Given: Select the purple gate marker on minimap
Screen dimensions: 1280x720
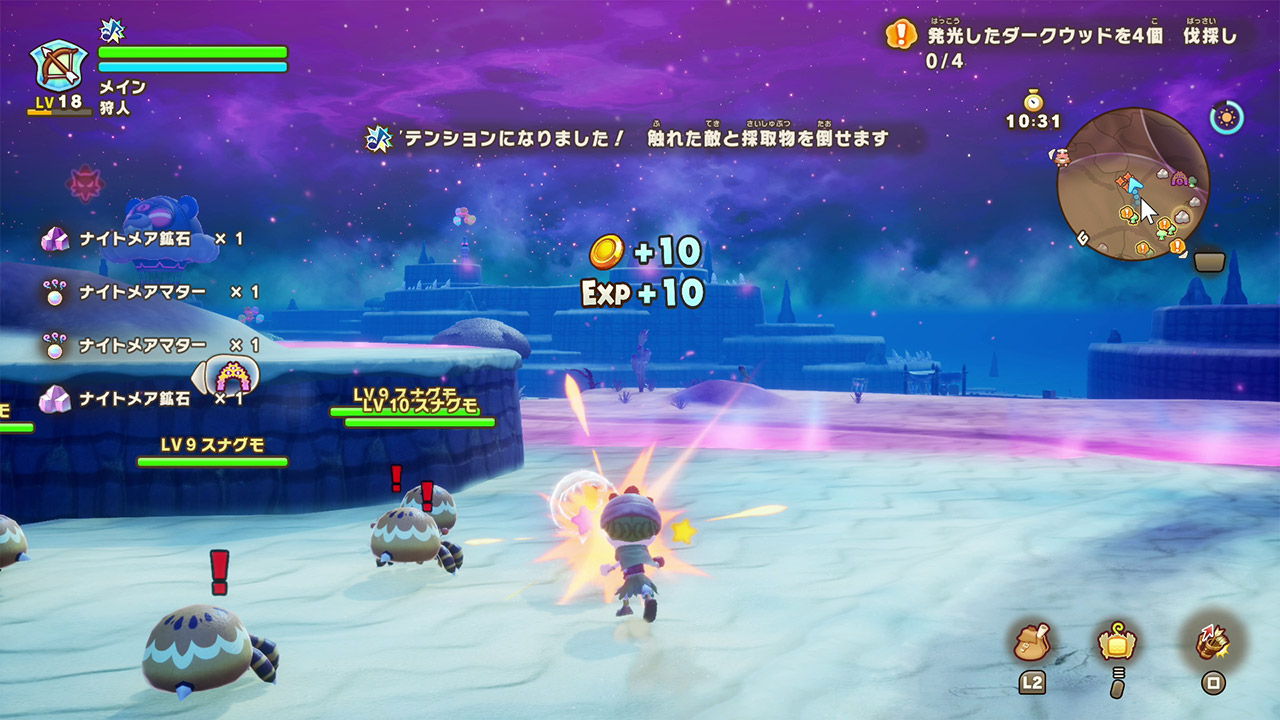Looking at the screenshot, I should coord(1179,180).
